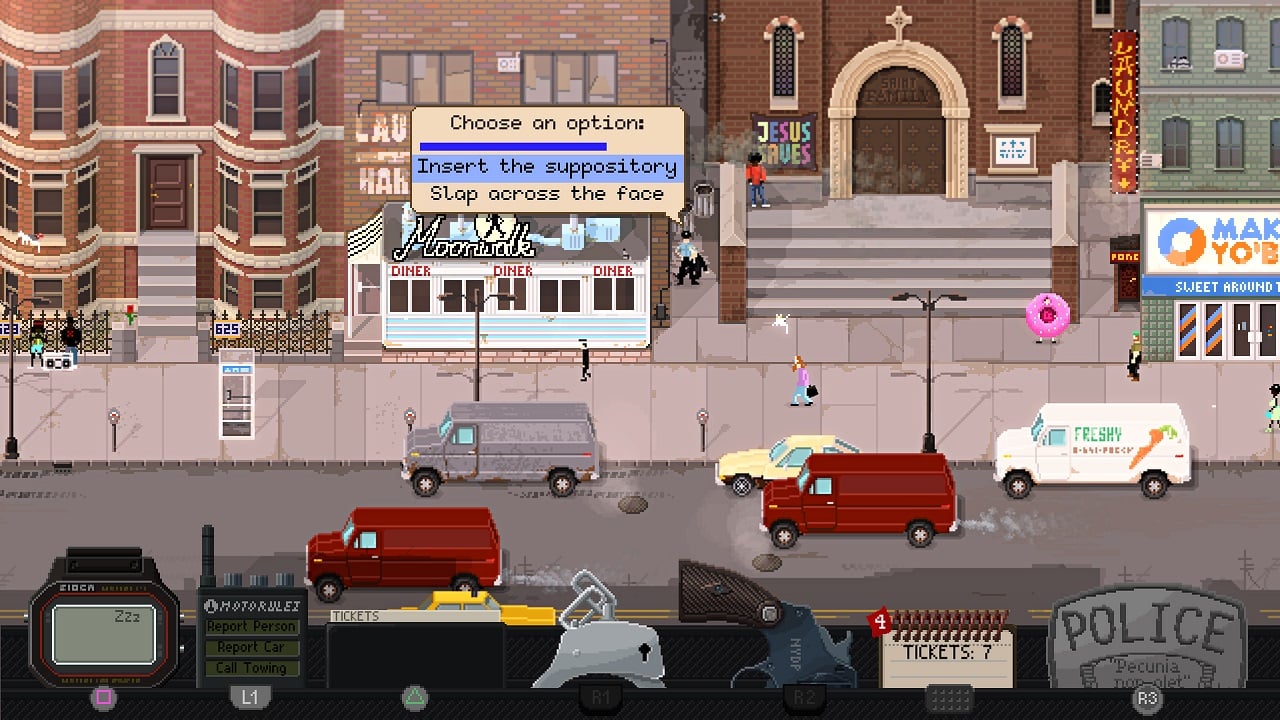Choose "Insert the suppository" option
This screenshot has height=720, width=1280.
[547, 167]
